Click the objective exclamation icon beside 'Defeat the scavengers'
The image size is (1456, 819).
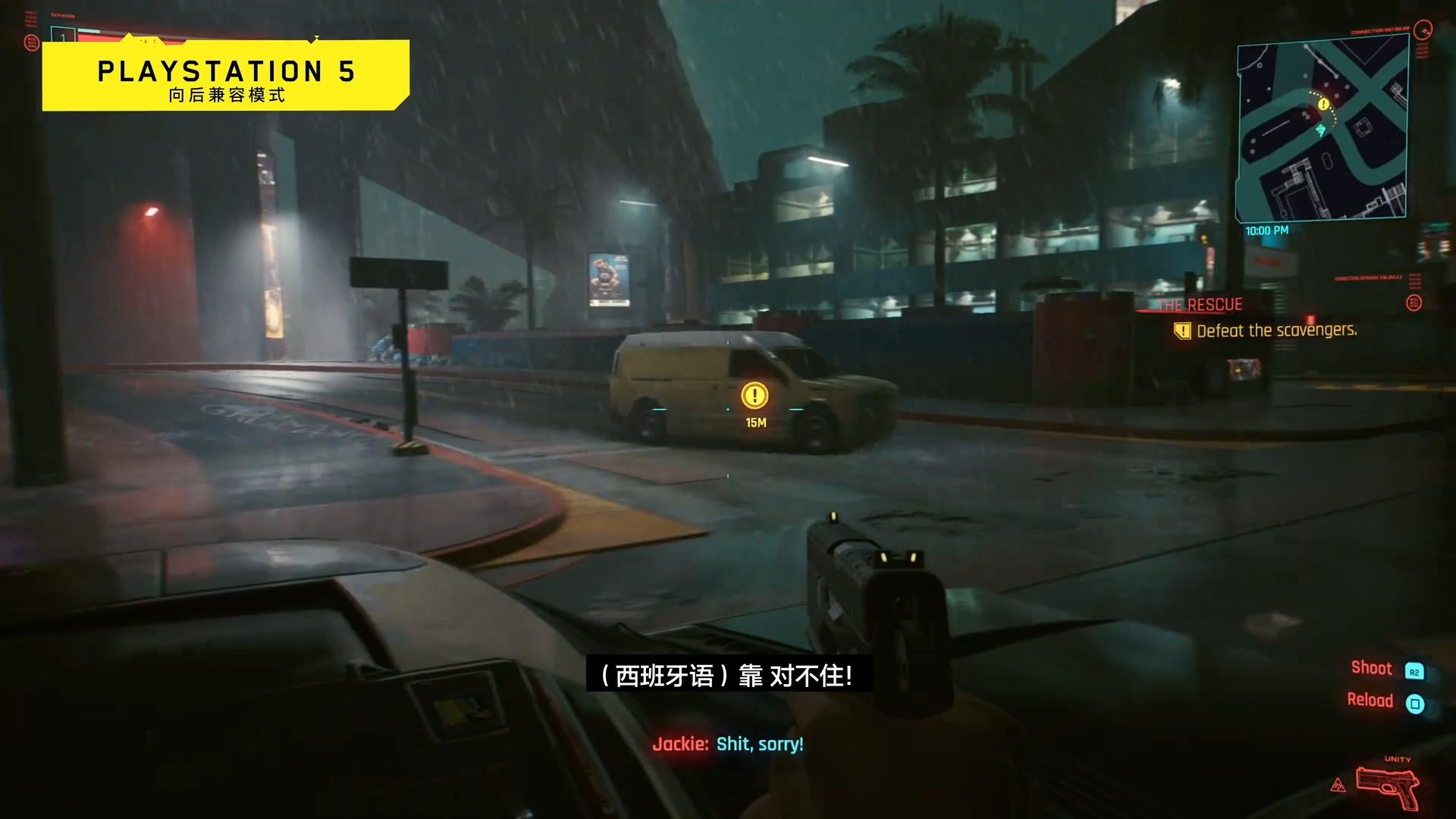point(1183,331)
